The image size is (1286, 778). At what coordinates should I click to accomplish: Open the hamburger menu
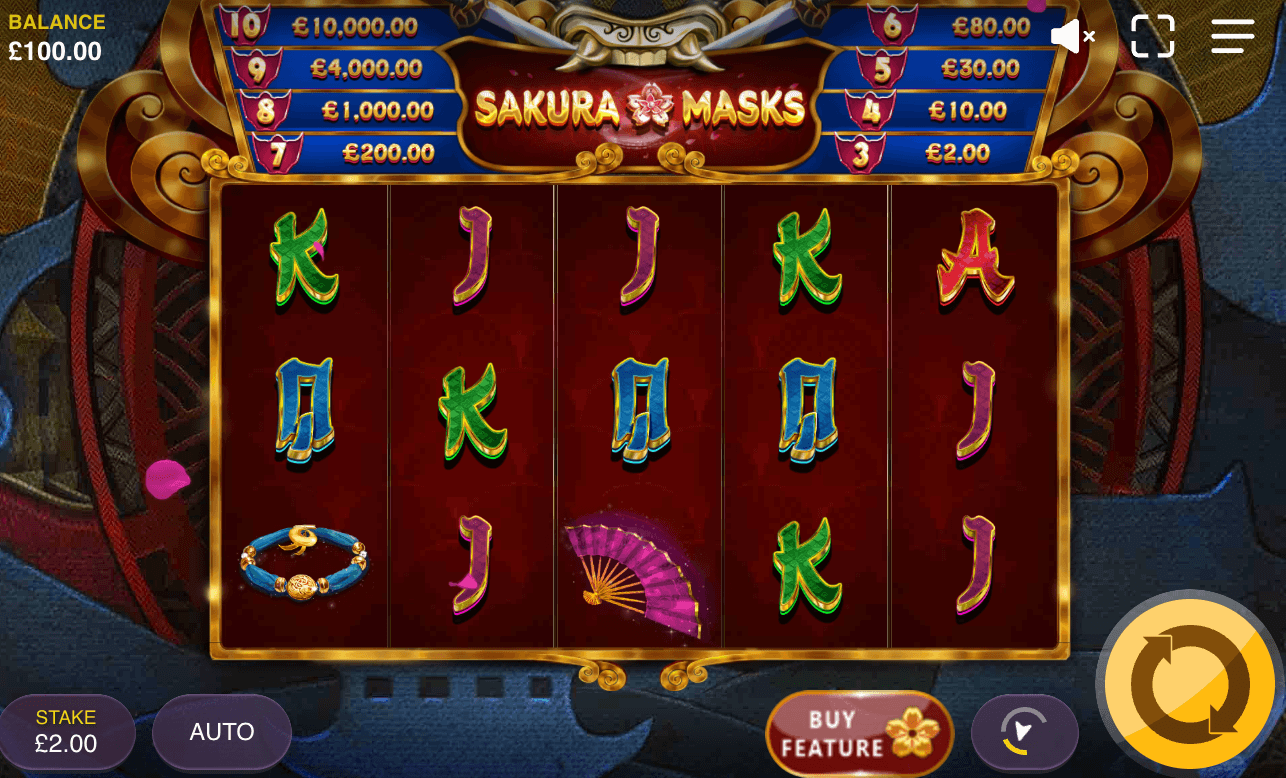pos(1232,37)
